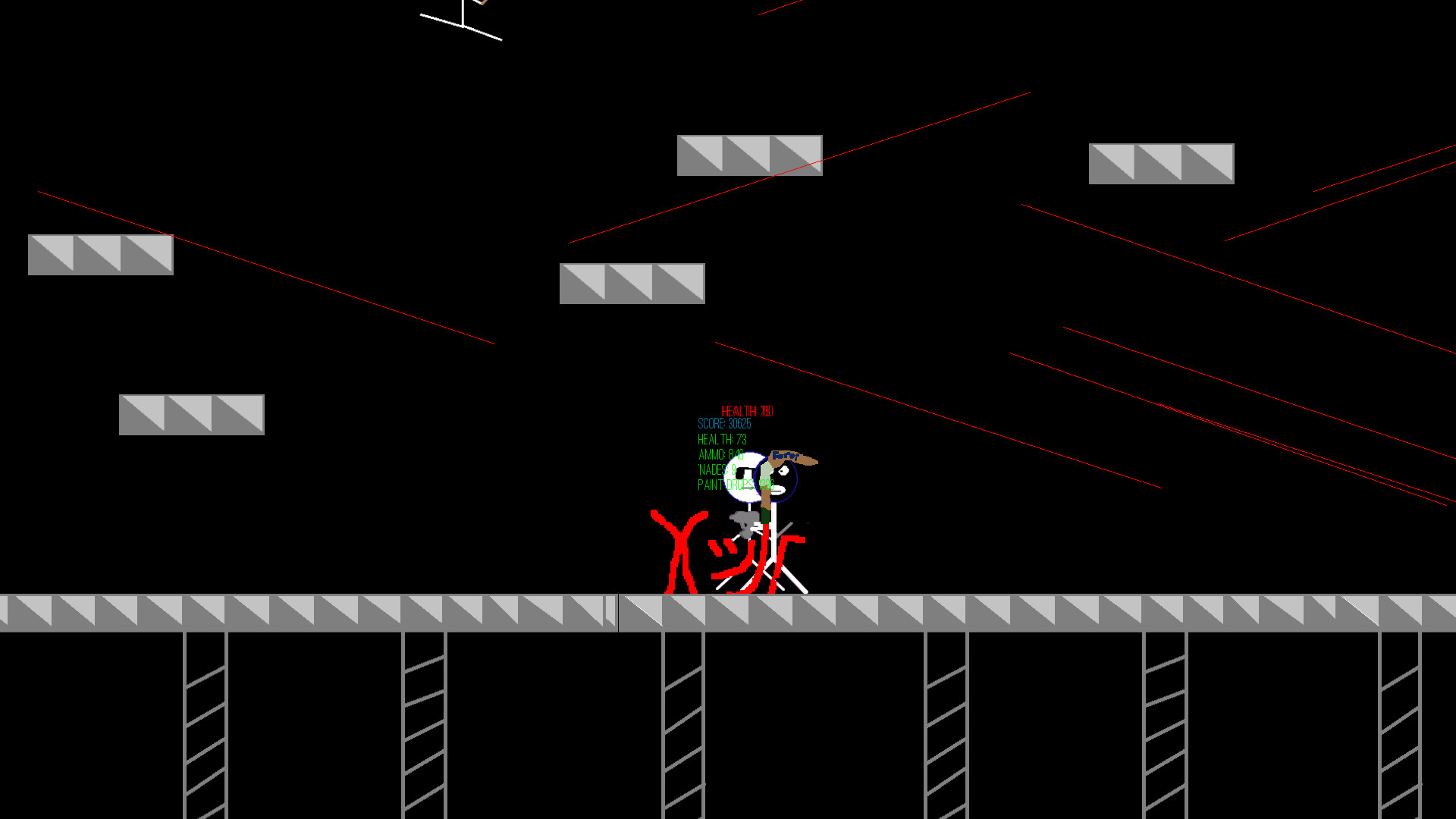Image resolution: width=1456 pixels, height=819 pixels.
Task: Select the white structure at the top left
Action: pos(461,21)
